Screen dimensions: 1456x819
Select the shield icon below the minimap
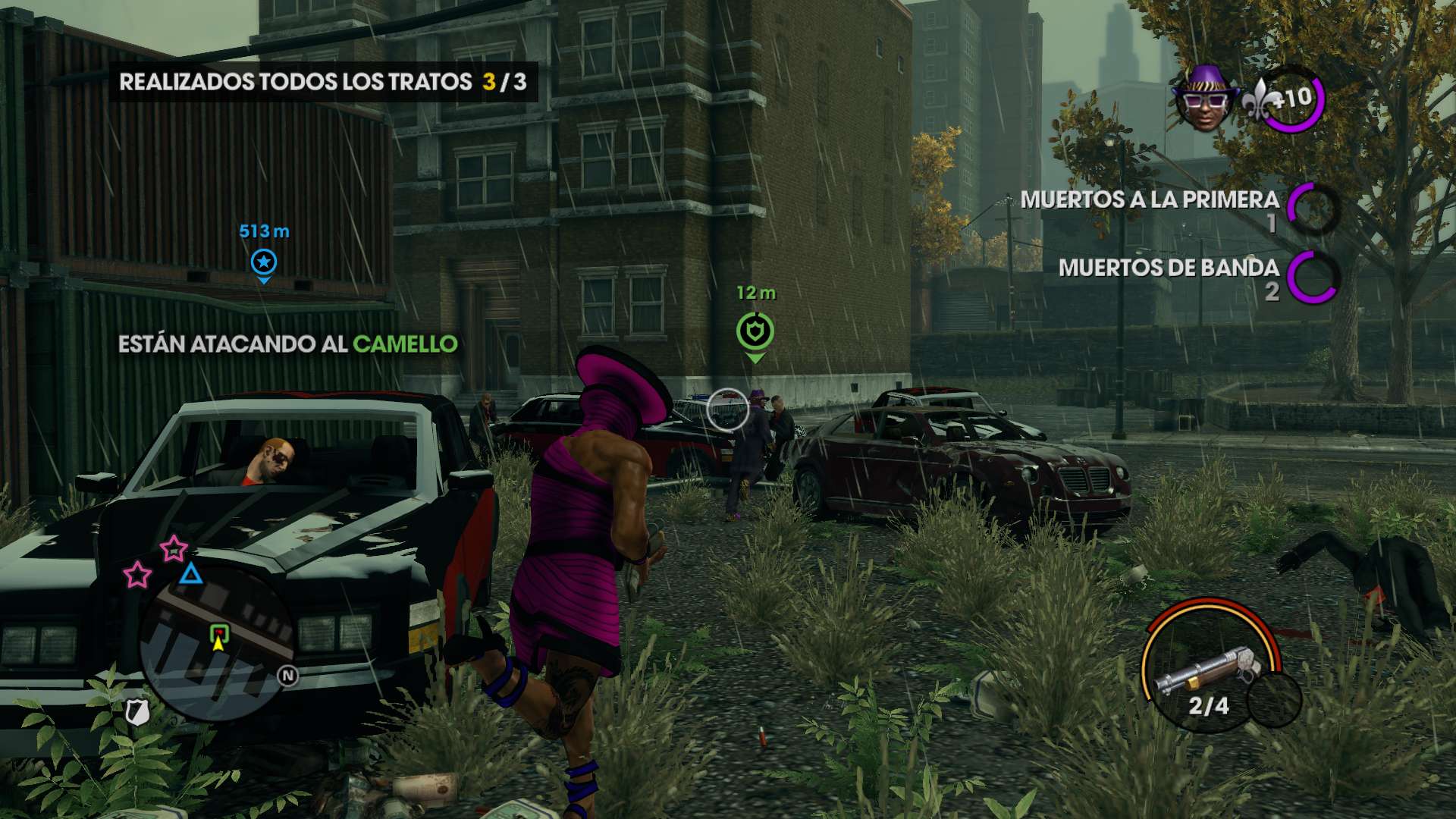tap(136, 711)
